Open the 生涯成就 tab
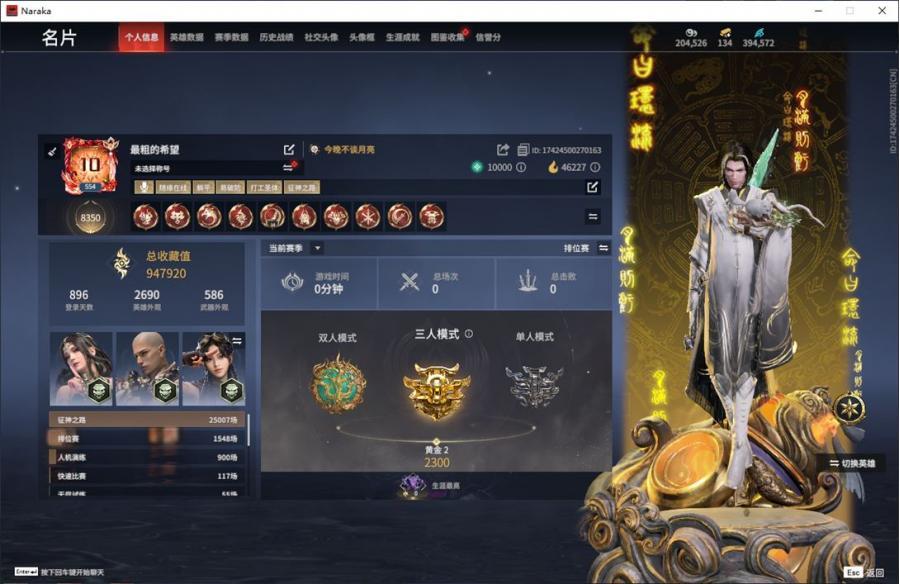Screen dimensions: 900x584 click(x=403, y=38)
